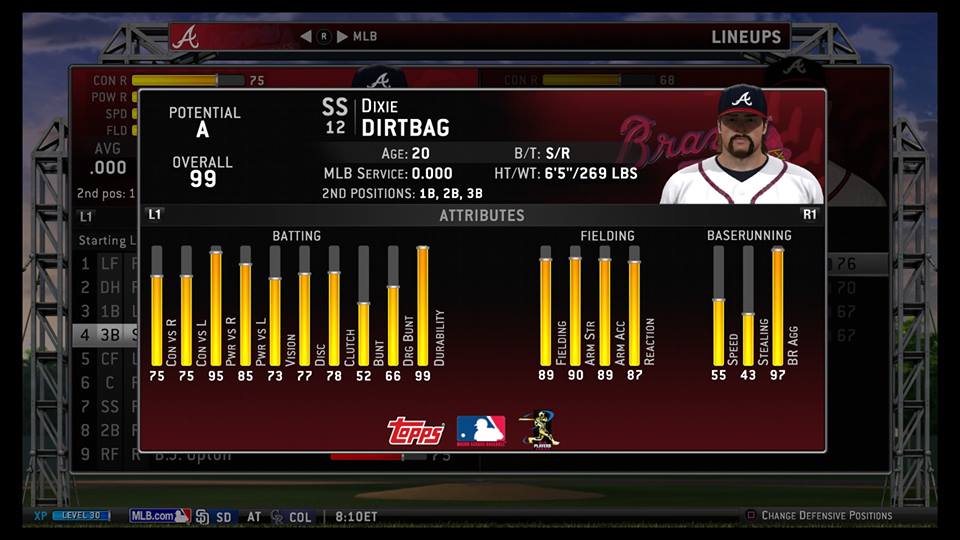Click the left arrow beside MLB
Image resolution: width=960 pixels, height=540 pixels.
click(x=306, y=37)
